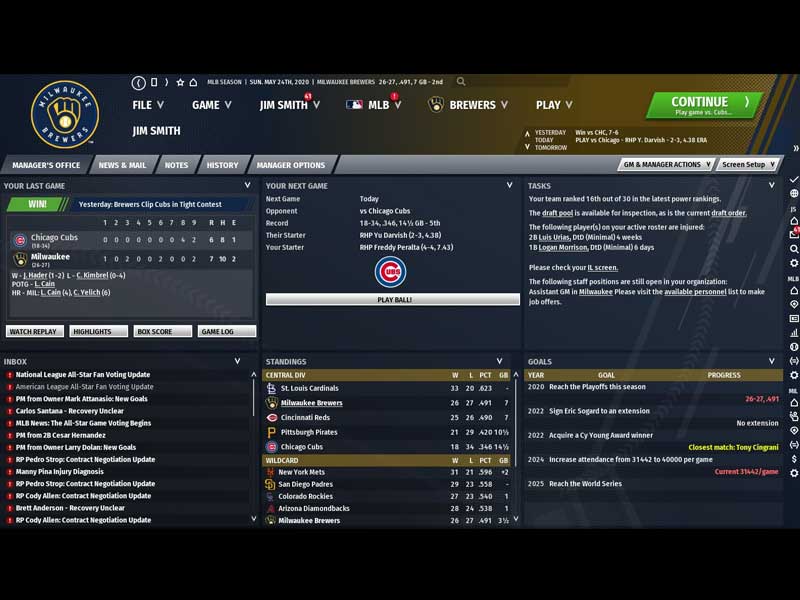Click the green CONTINUE button
800x600 pixels.
coord(704,106)
